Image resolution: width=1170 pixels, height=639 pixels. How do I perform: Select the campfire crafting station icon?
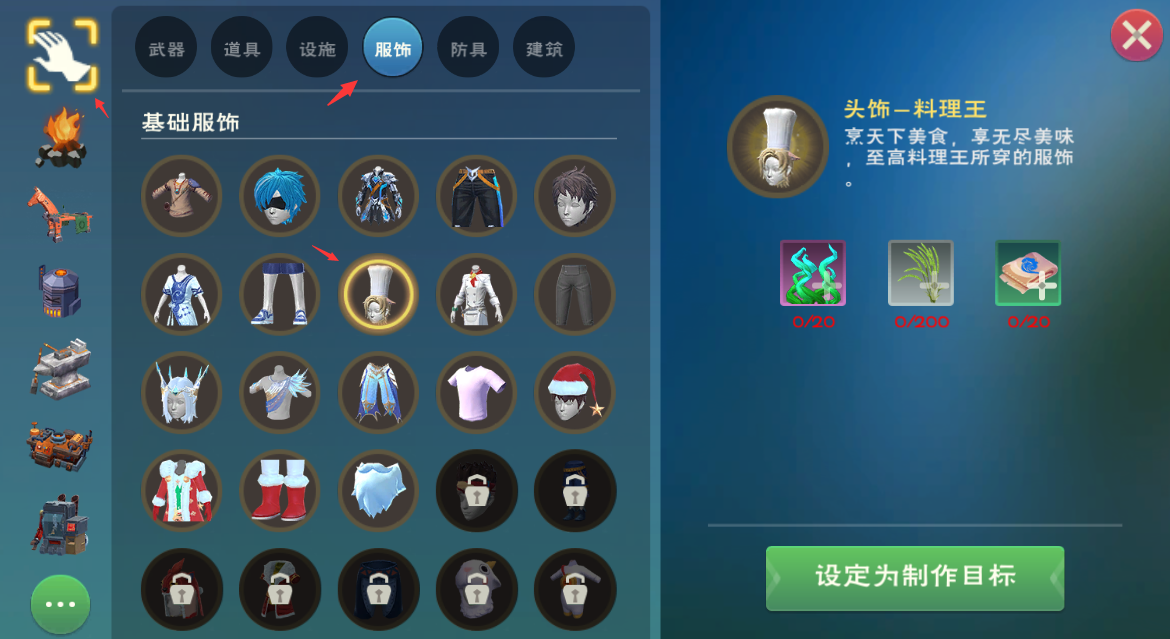pyautogui.click(x=60, y=137)
